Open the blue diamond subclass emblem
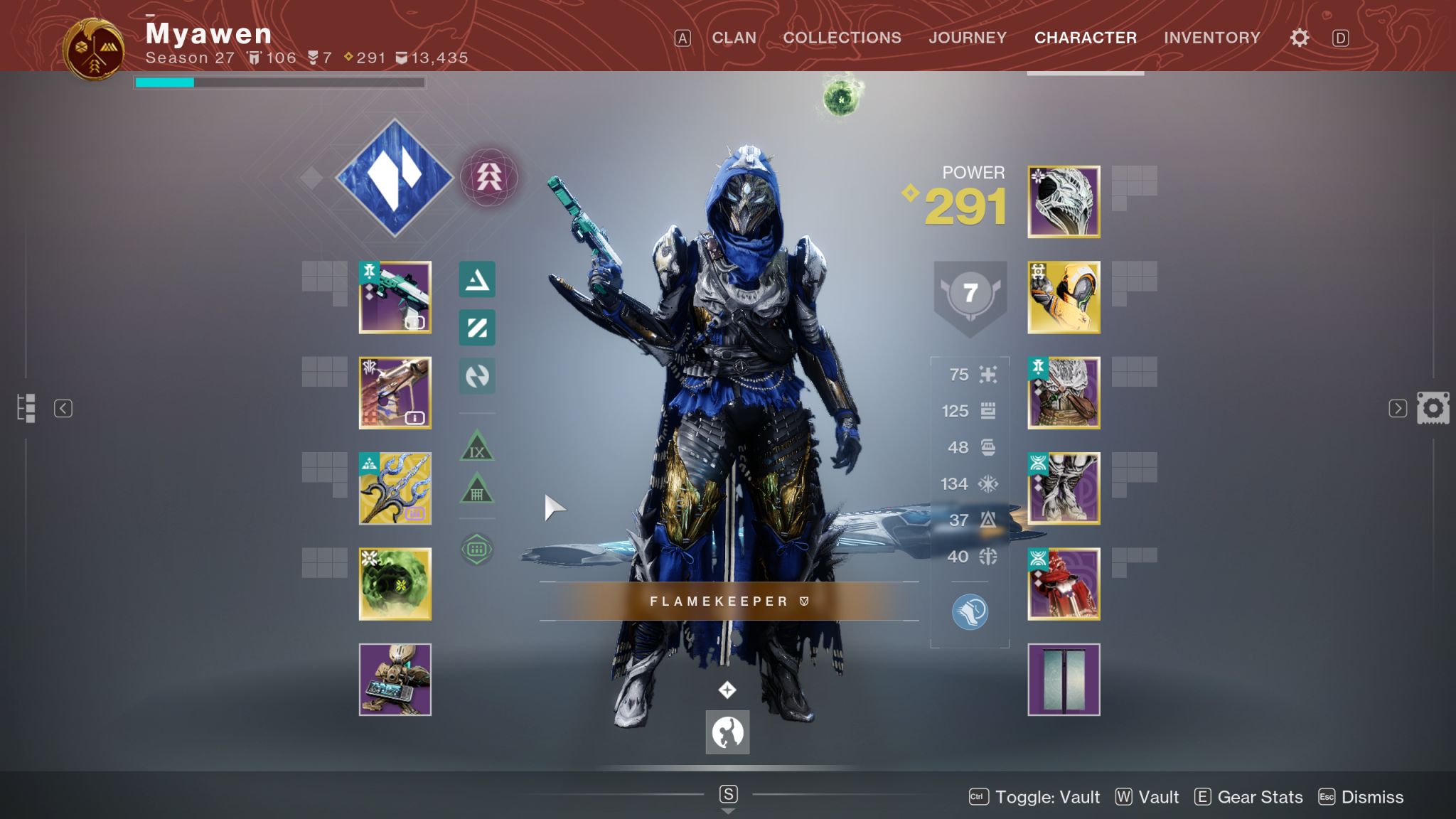 (x=395, y=177)
